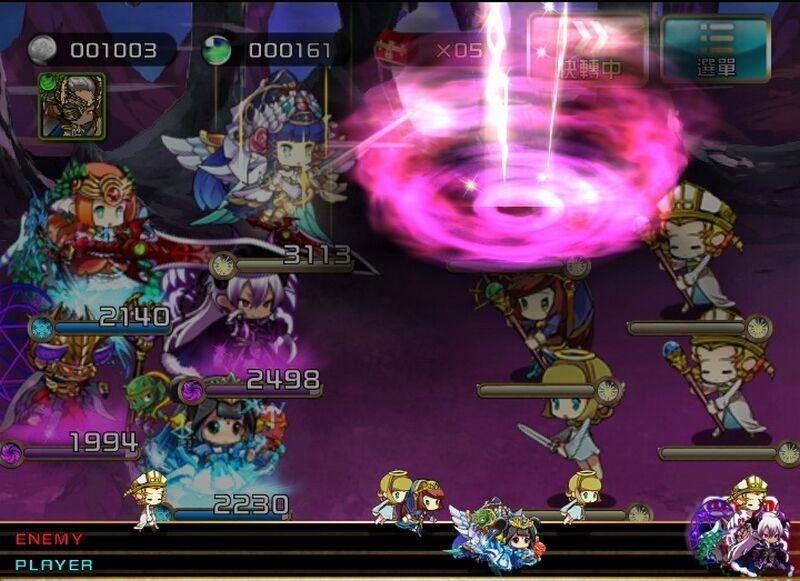Select the masked character portrait icon
This screenshot has height=581, width=800.
[x=72, y=105]
